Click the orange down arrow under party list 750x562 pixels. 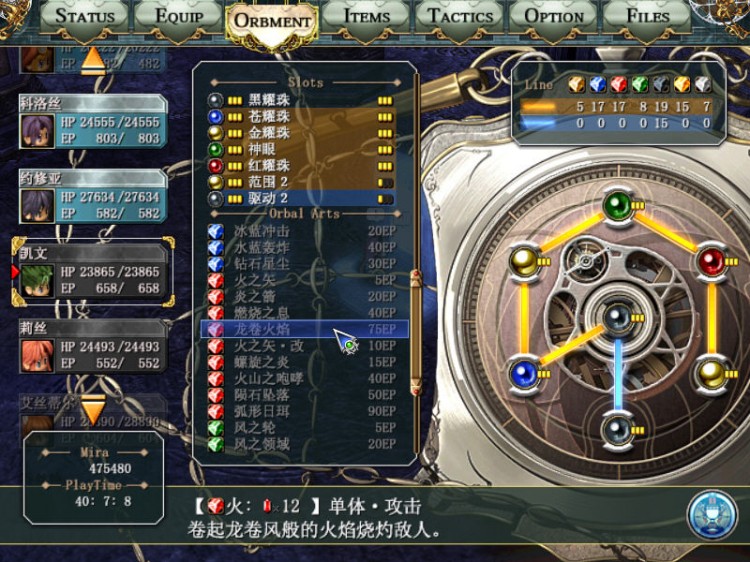(92, 409)
